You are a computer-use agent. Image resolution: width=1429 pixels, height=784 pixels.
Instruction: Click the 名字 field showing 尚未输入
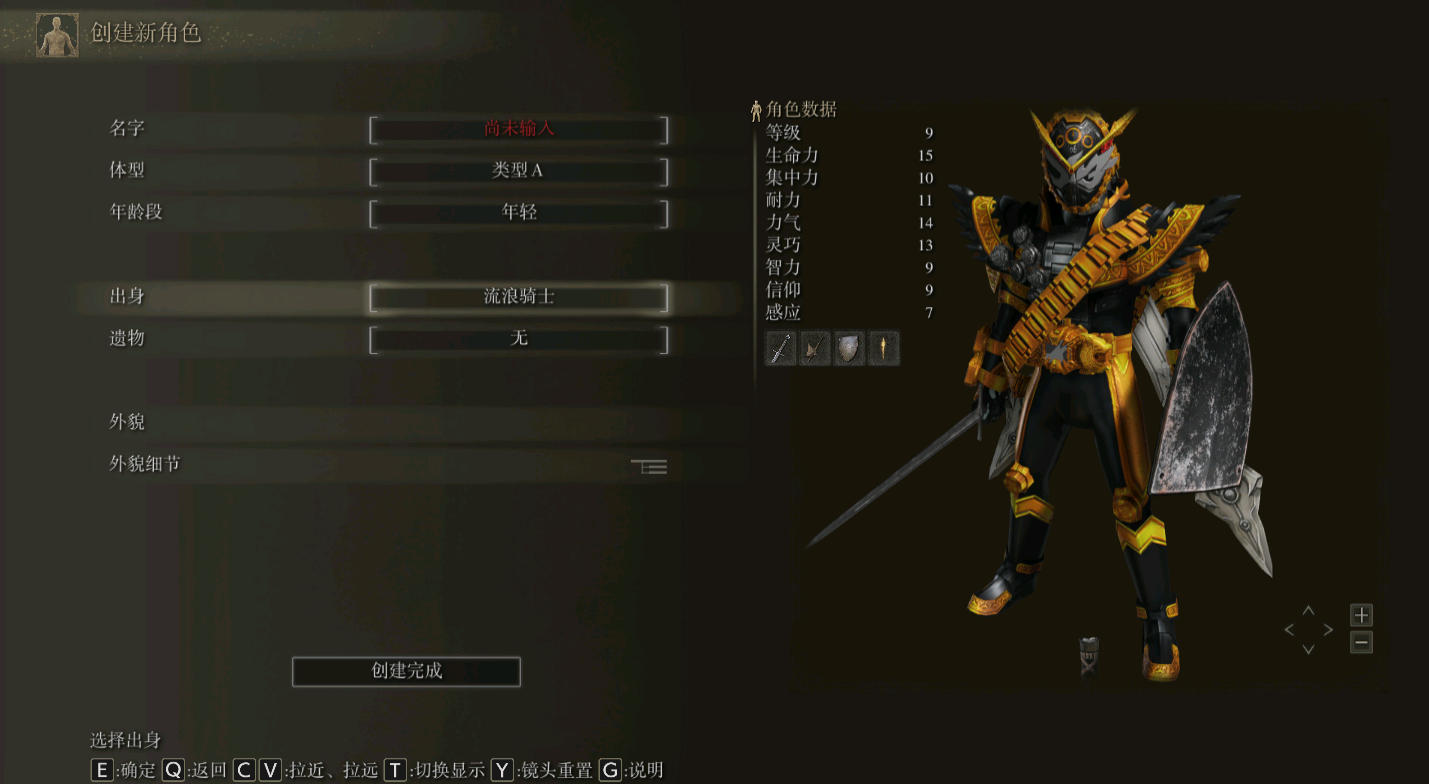coord(519,130)
